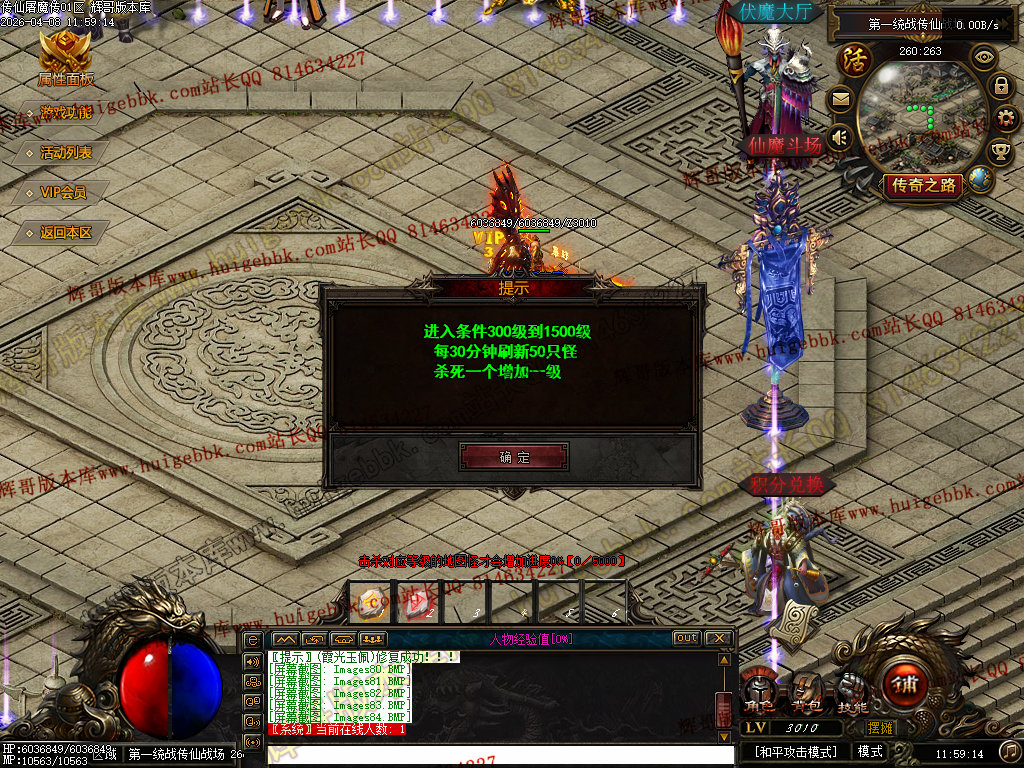Open the 活动列表 activity list

[x=65, y=153]
